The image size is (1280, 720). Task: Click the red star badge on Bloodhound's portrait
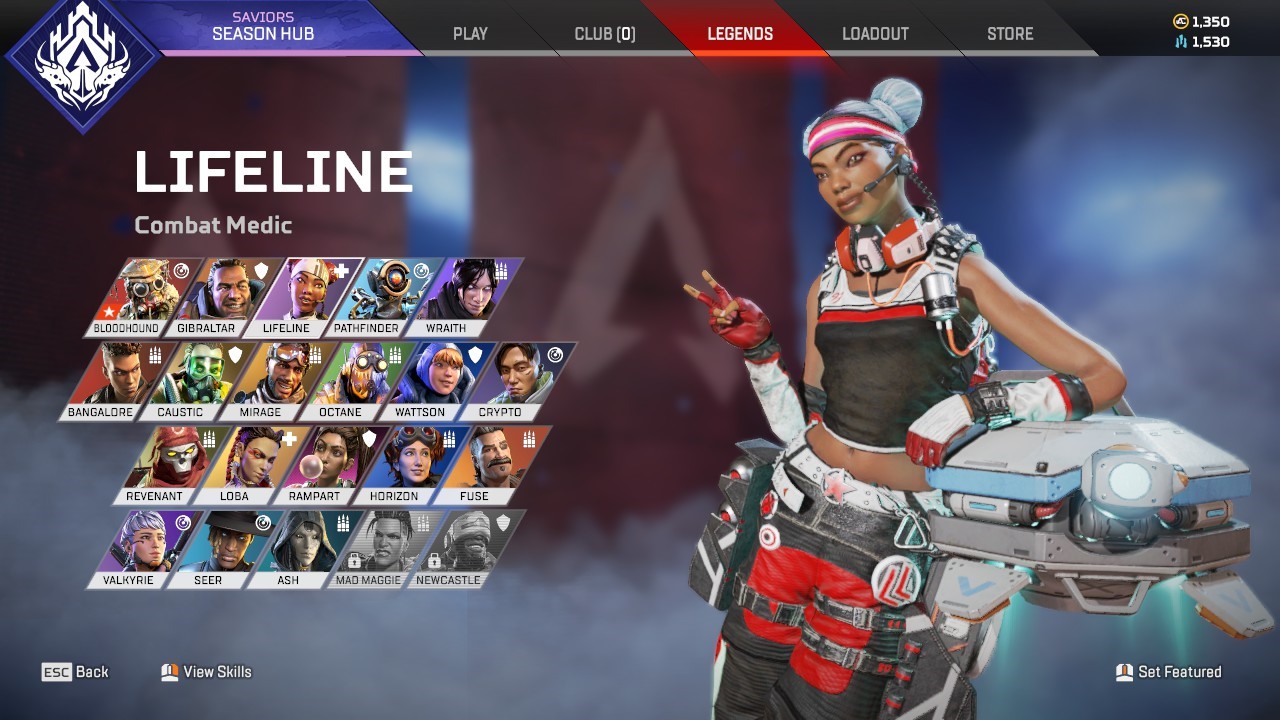[x=107, y=312]
